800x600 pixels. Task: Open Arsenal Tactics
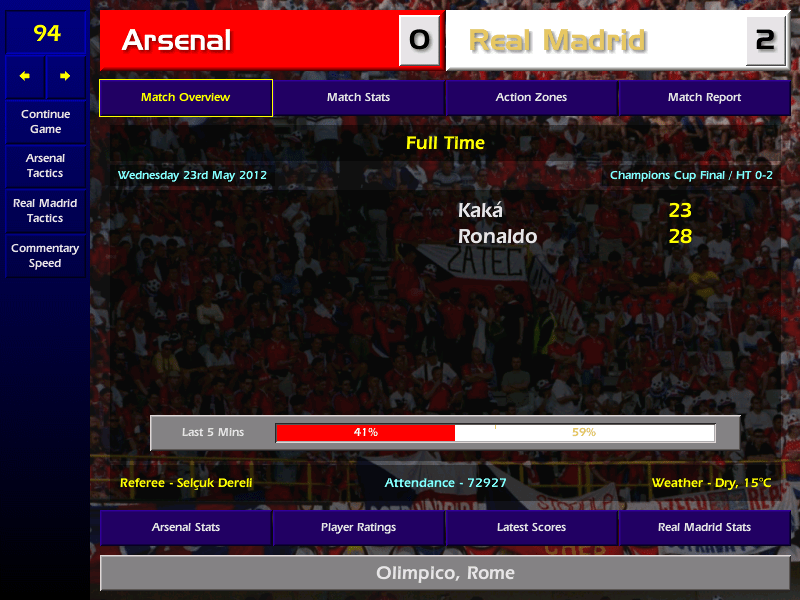coord(45,166)
